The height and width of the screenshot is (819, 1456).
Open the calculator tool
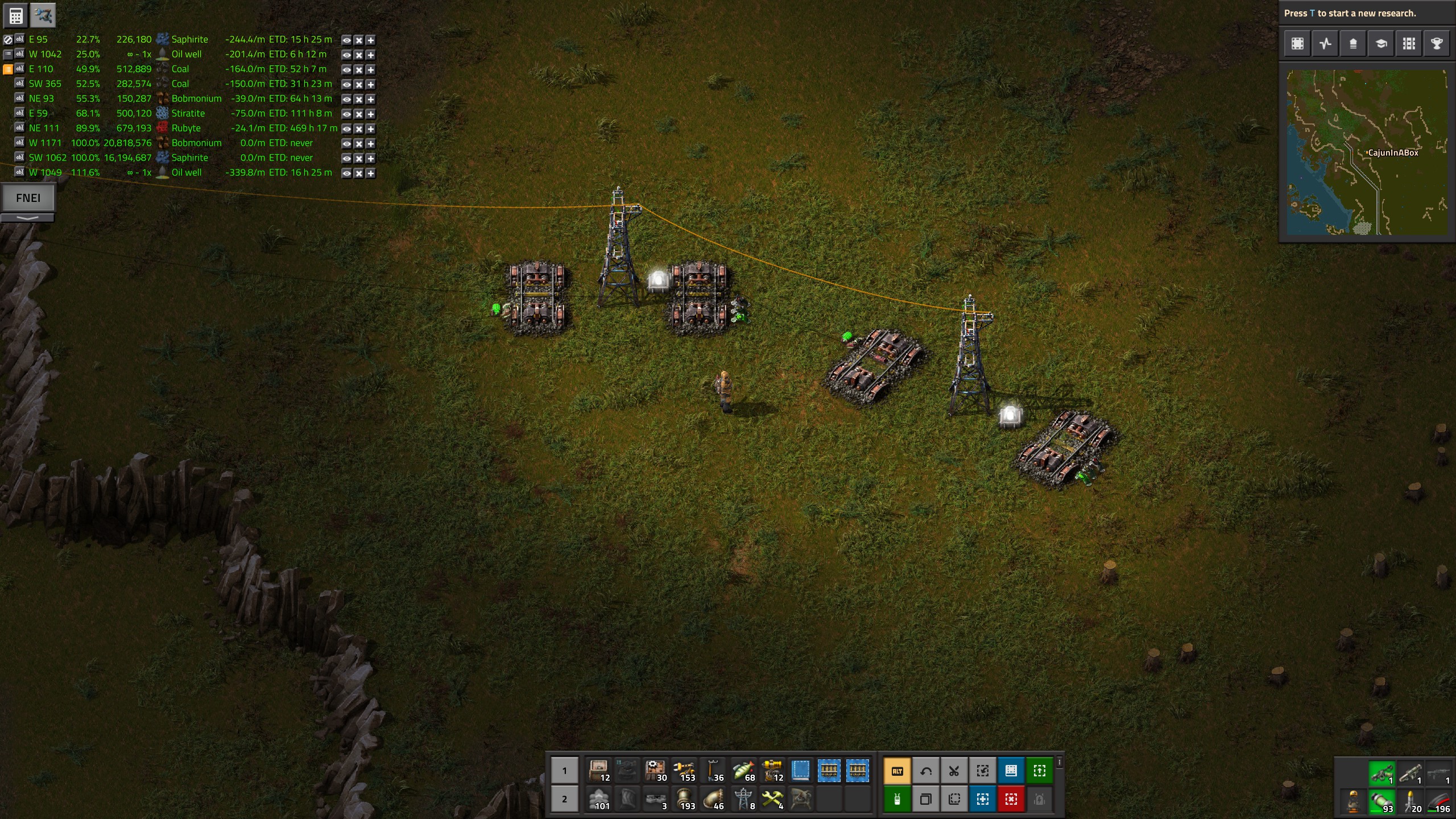coord(16,16)
